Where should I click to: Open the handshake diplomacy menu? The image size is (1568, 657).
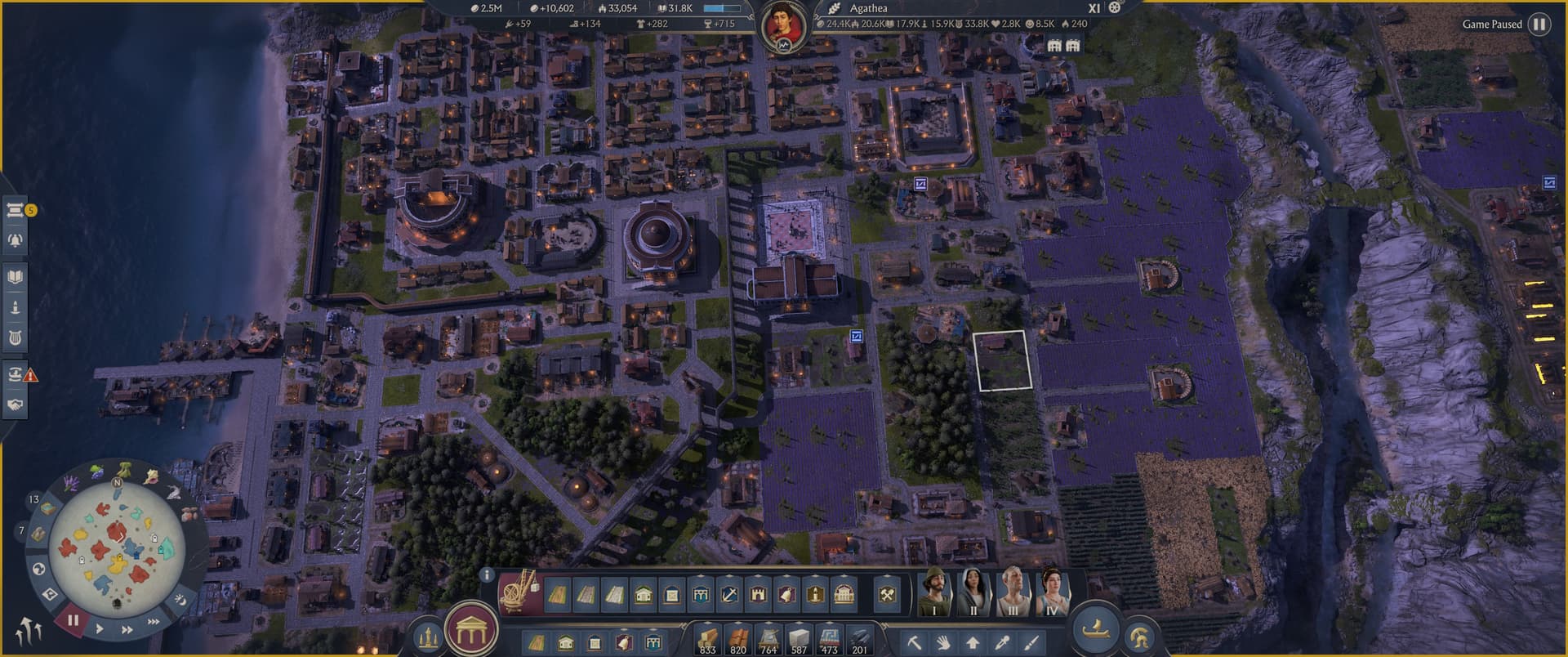[x=15, y=404]
